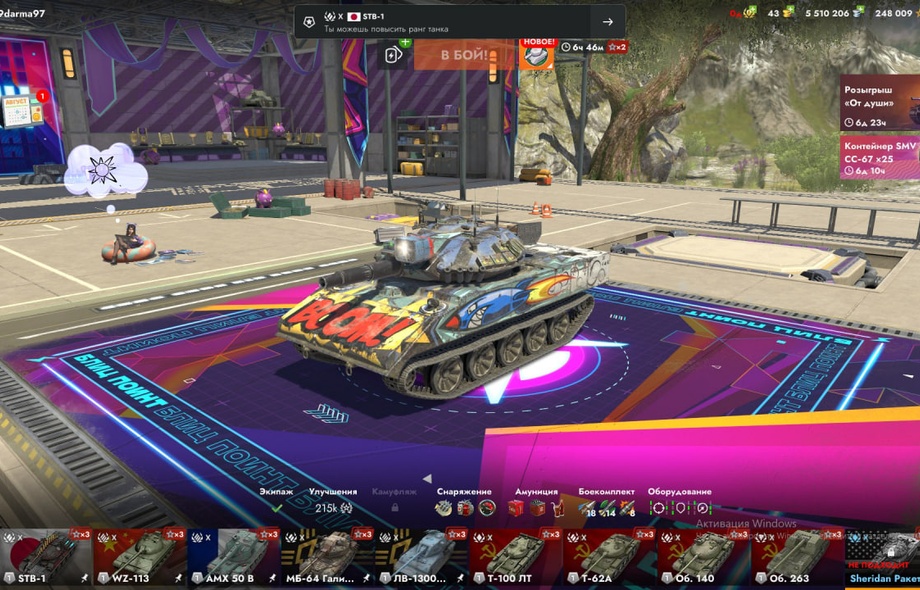This screenshot has height=590, width=920.
Task: Select the Т-62А tank
Action: (x=607, y=557)
